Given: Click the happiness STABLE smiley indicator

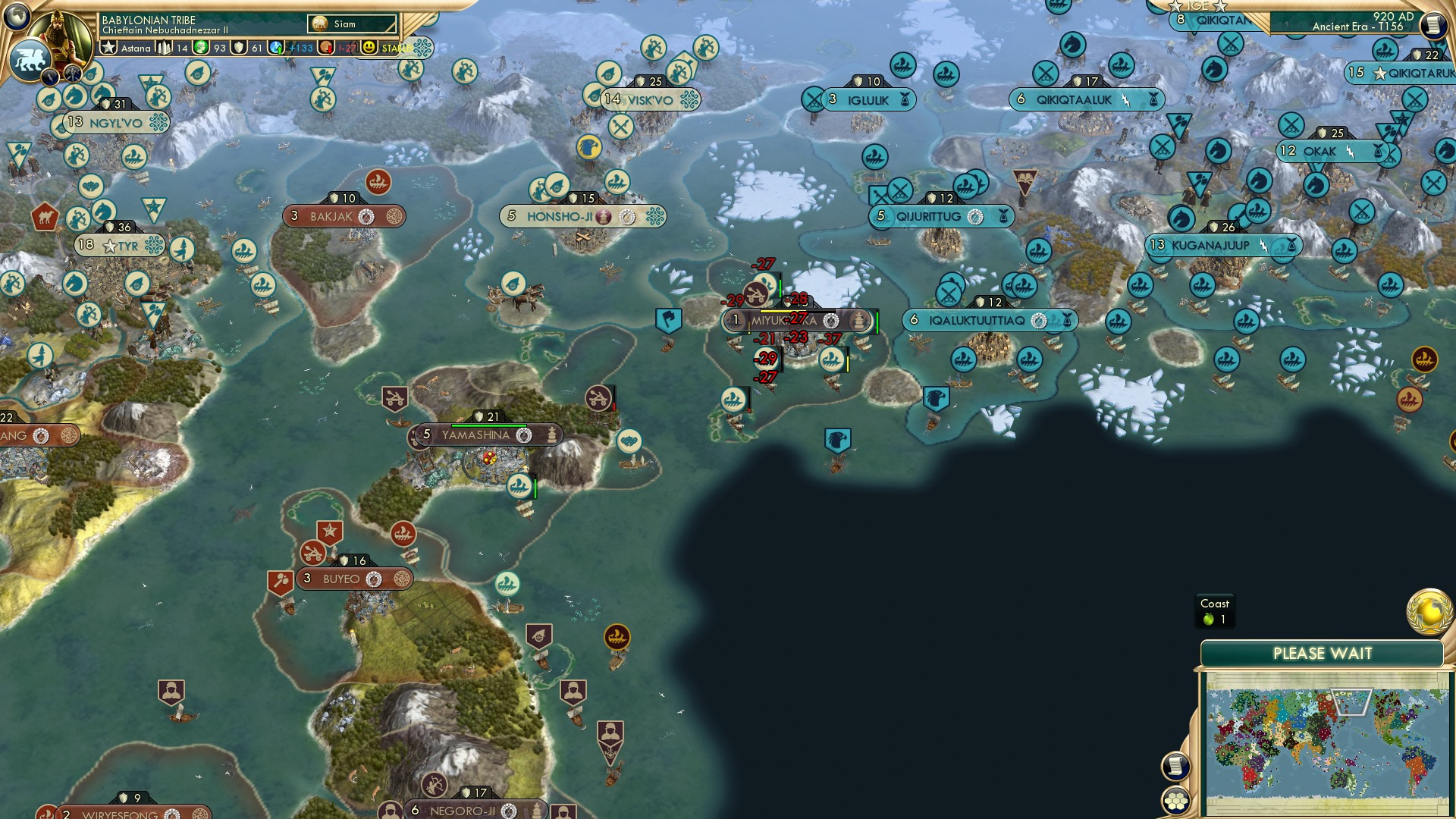Looking at the screenshot, I should pos(369,47).
